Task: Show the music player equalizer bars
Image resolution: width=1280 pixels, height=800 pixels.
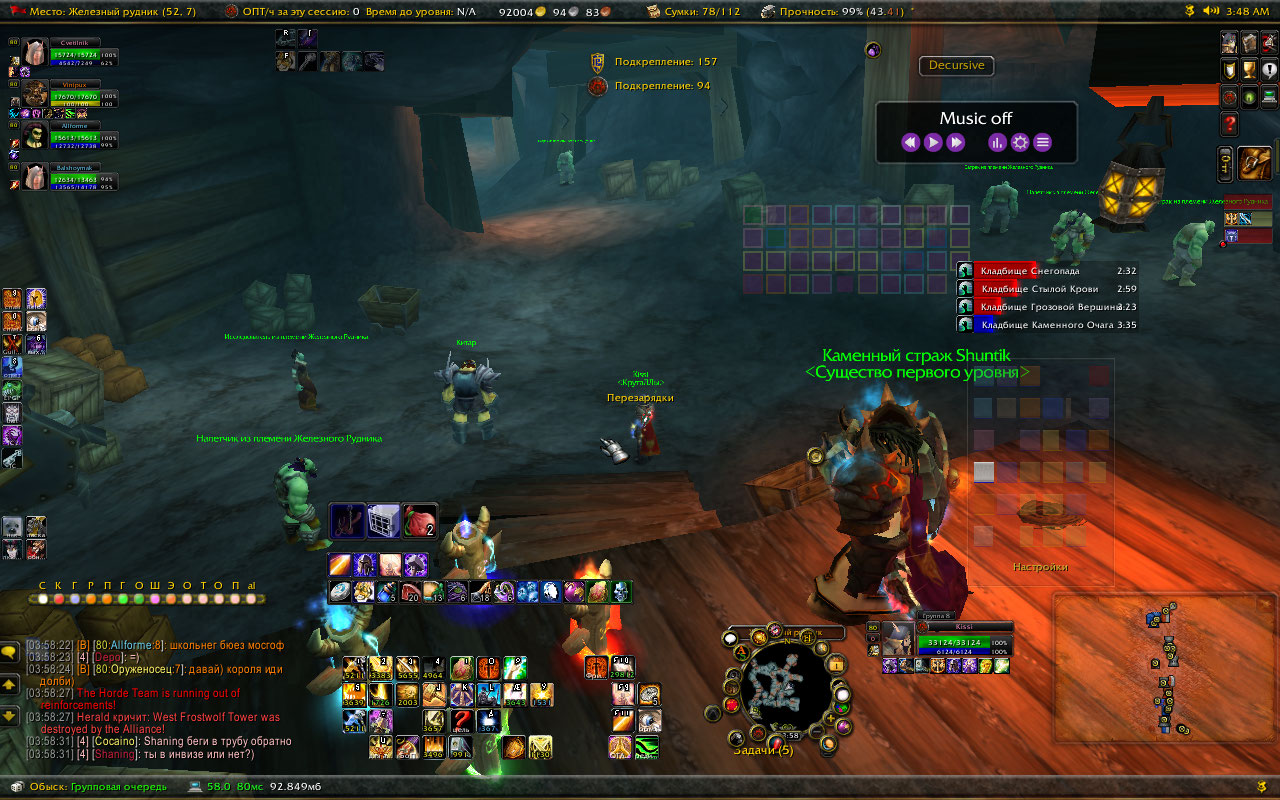Action: click(997, 142)
